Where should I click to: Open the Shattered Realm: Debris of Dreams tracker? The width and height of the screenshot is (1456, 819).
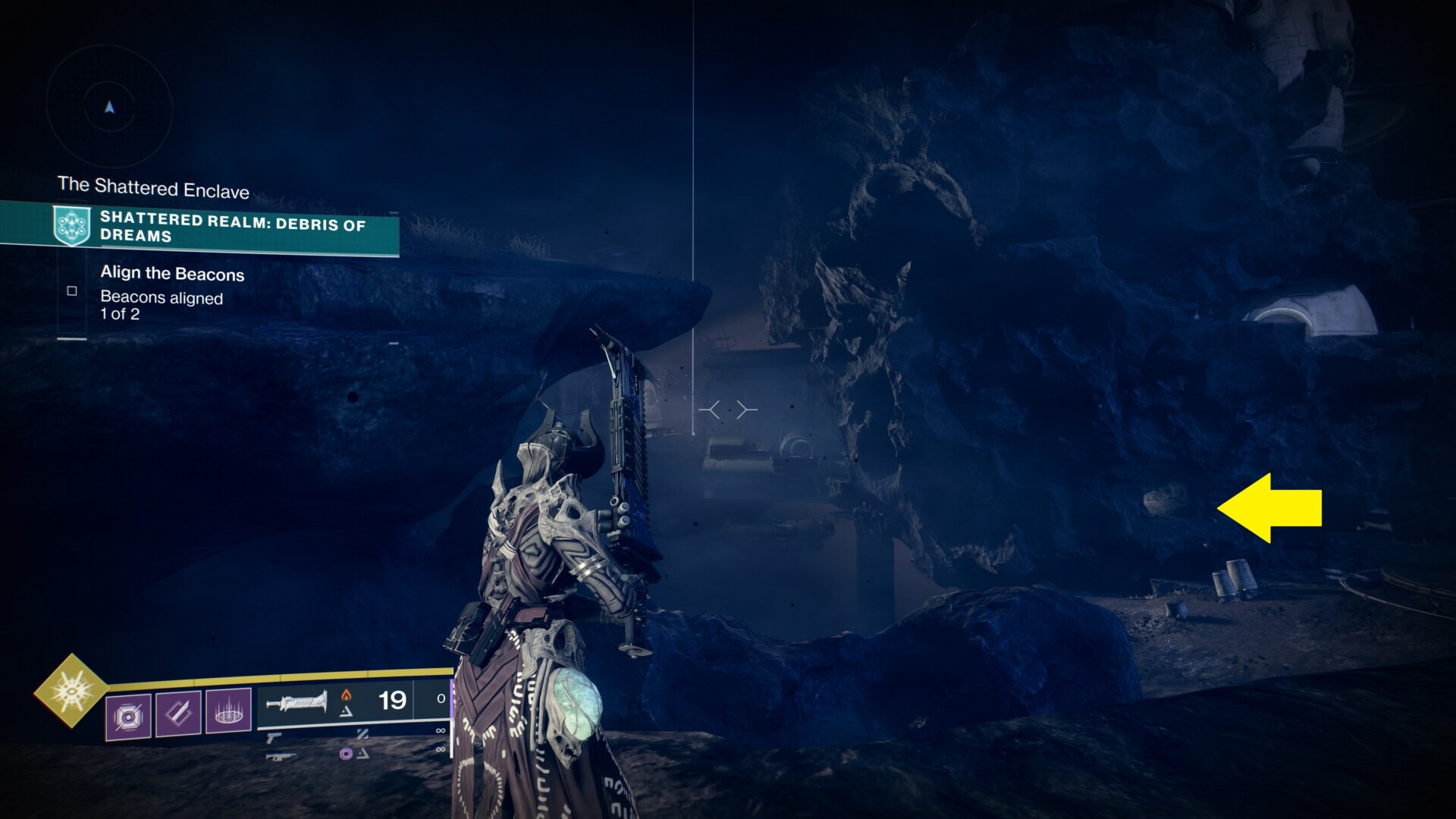[x=231, y=227]
